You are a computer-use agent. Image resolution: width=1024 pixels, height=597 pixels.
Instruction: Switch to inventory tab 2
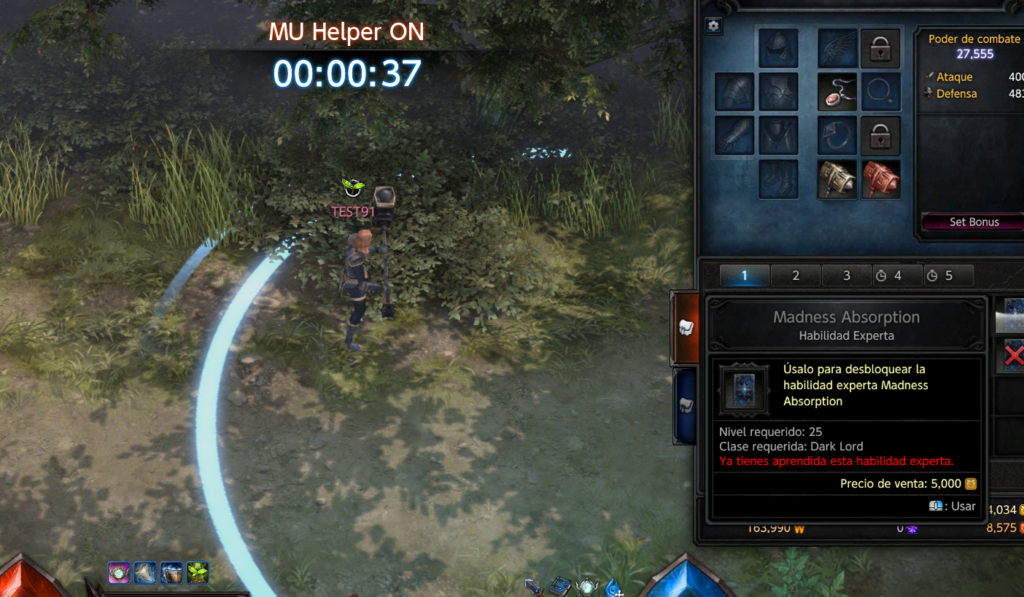[796, 276]
